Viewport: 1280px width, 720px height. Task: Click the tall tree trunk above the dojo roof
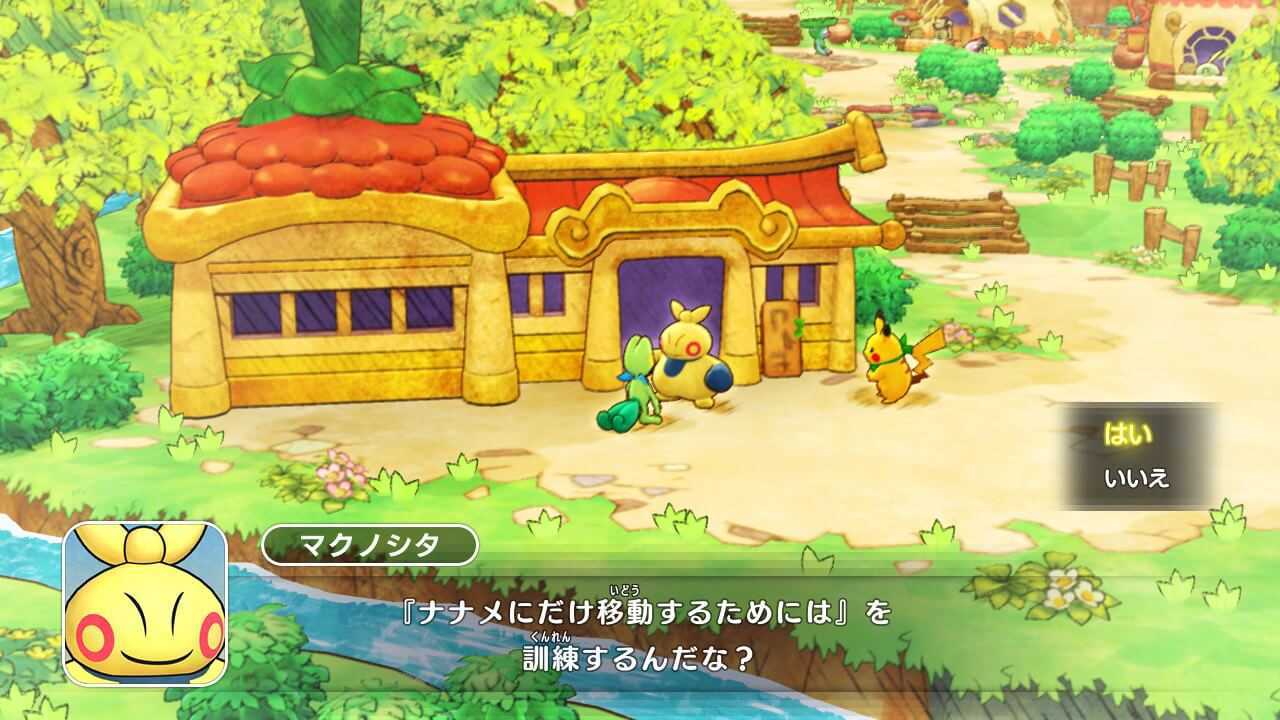coord(330,40)
